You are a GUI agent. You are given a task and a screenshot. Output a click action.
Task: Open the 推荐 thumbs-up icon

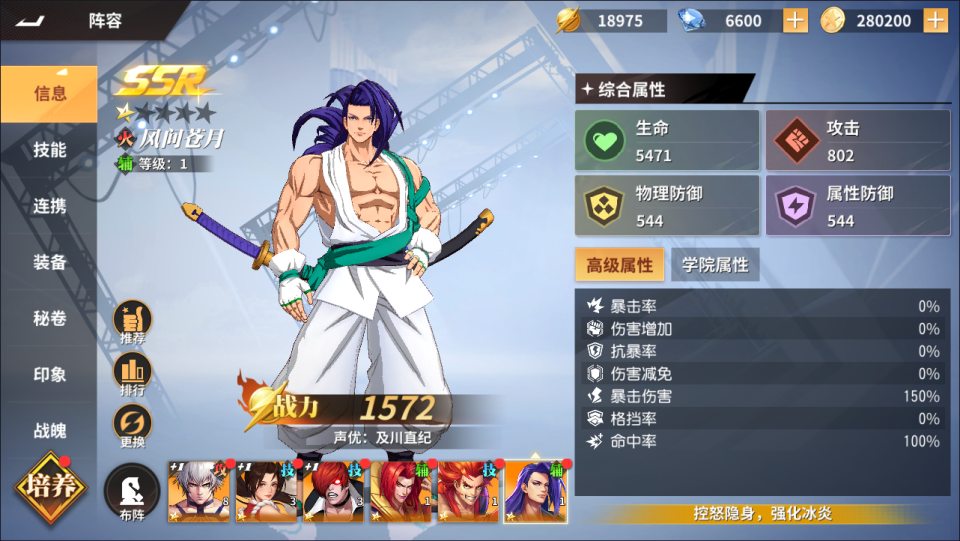click(x=132, y=322)
